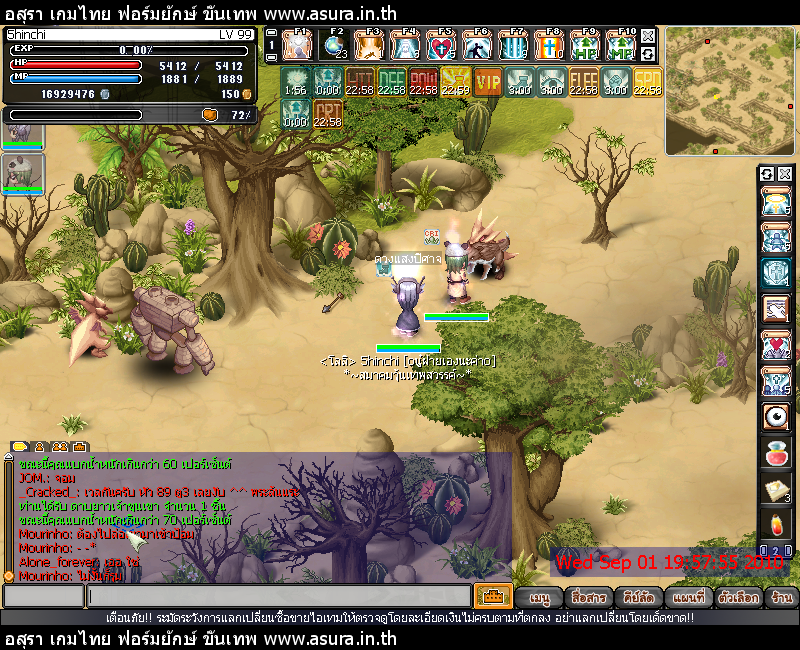Select the heart skill in side bar

click(x=776, y=346)
